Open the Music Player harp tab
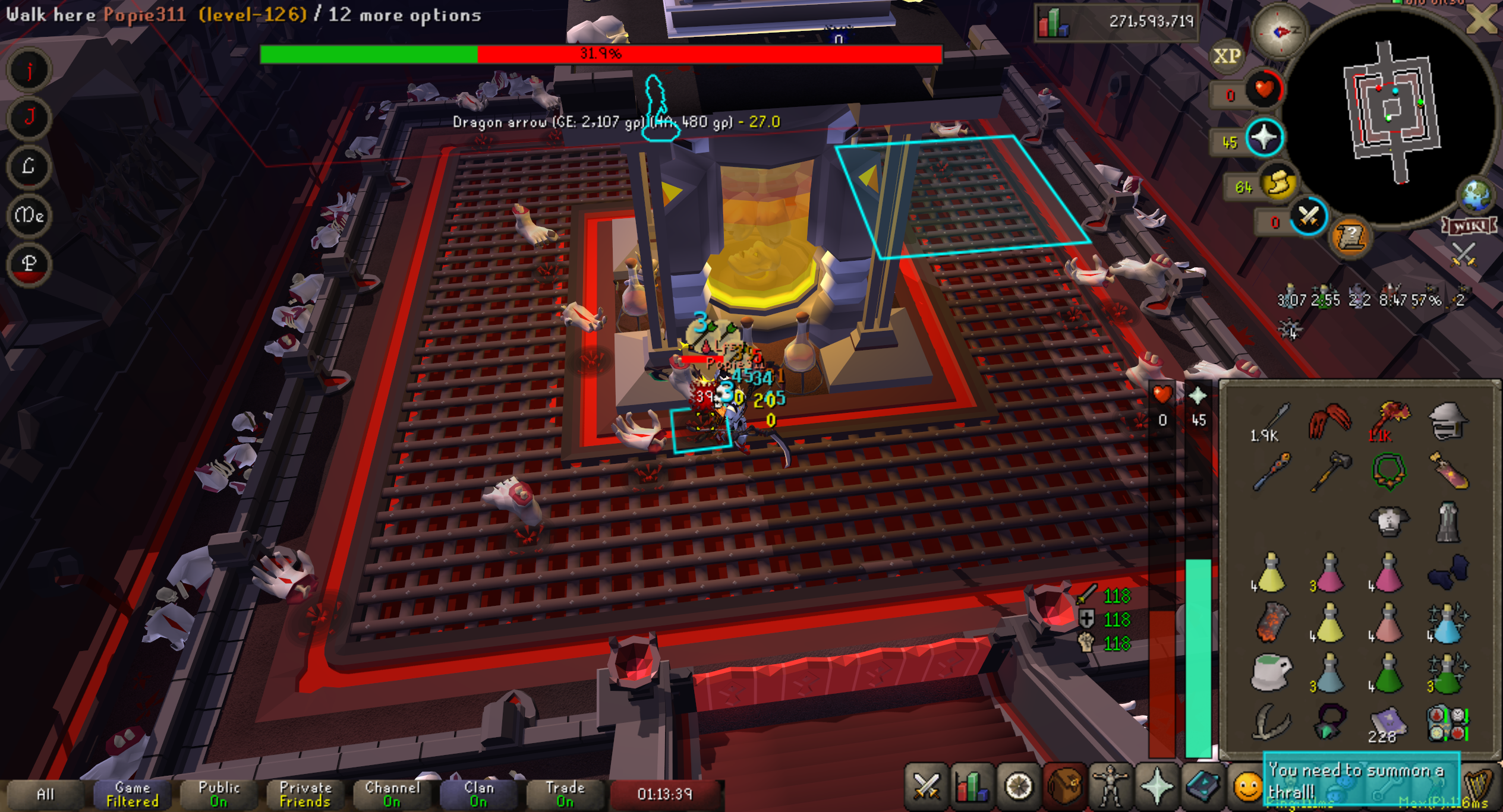Image resolution: width=1503 pixels, height=812 pixels. click(1480, 787)
